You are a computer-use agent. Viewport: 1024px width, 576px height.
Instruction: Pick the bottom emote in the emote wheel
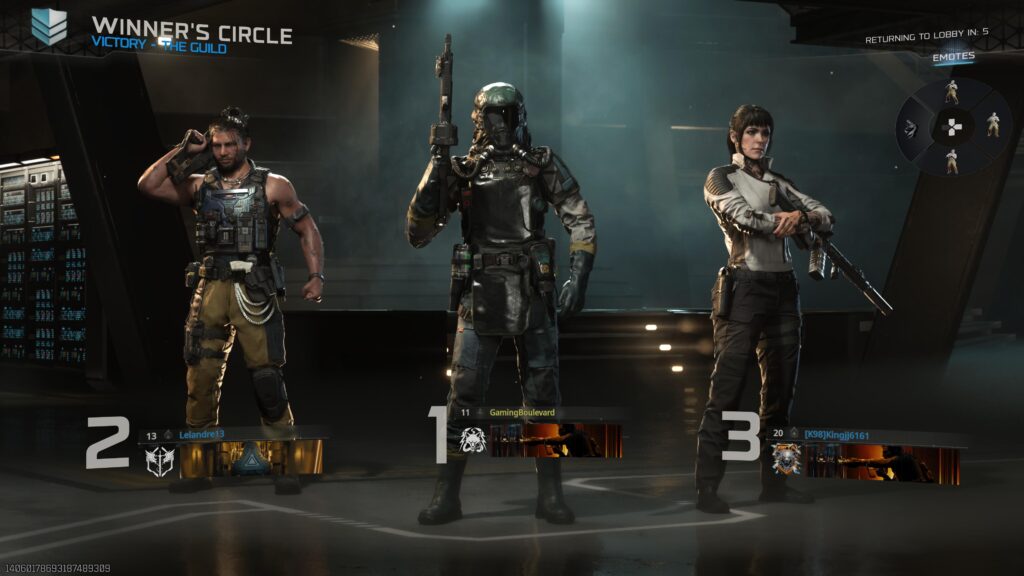coord(951,160)
